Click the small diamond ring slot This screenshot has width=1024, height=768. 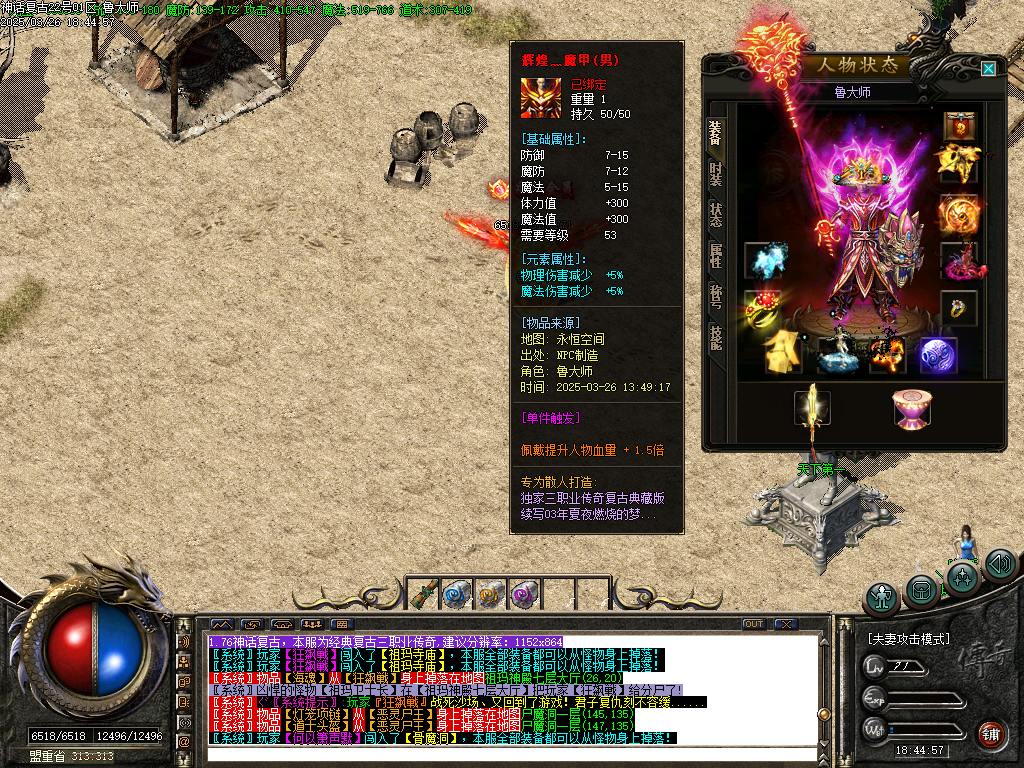click(x=959, y=308)
